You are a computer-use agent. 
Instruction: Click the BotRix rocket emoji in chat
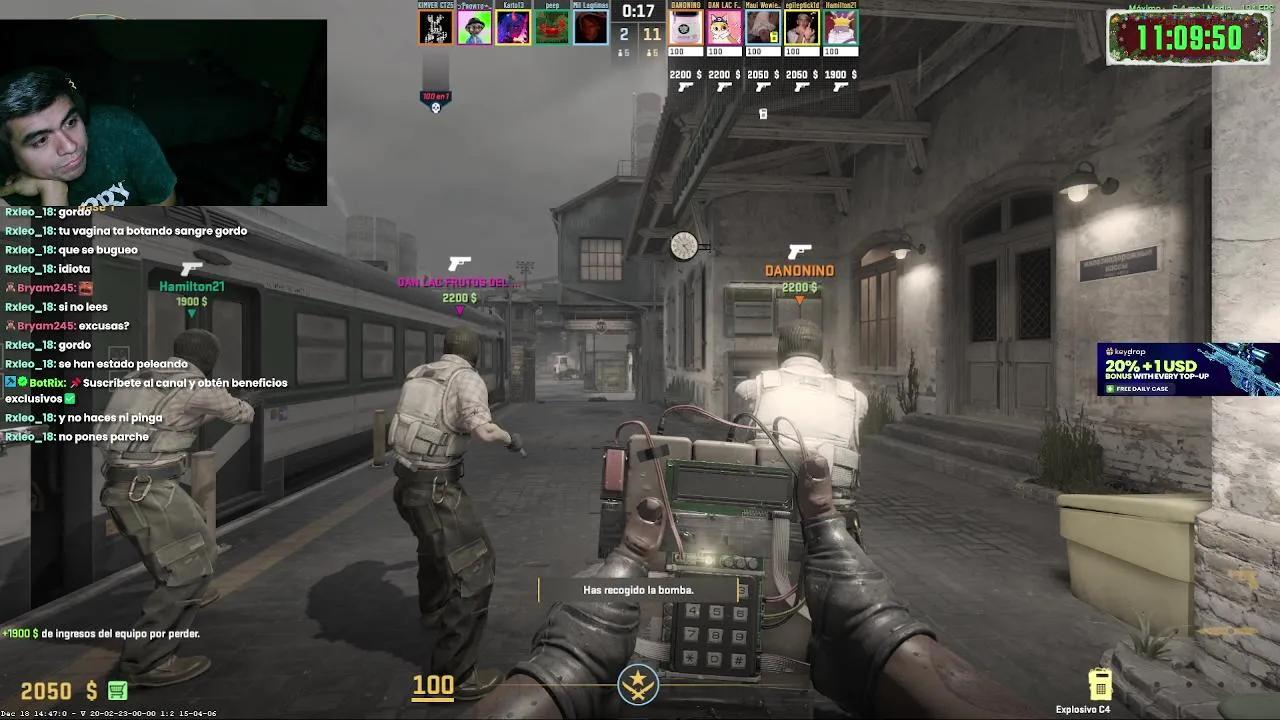(x=74, y=383)
